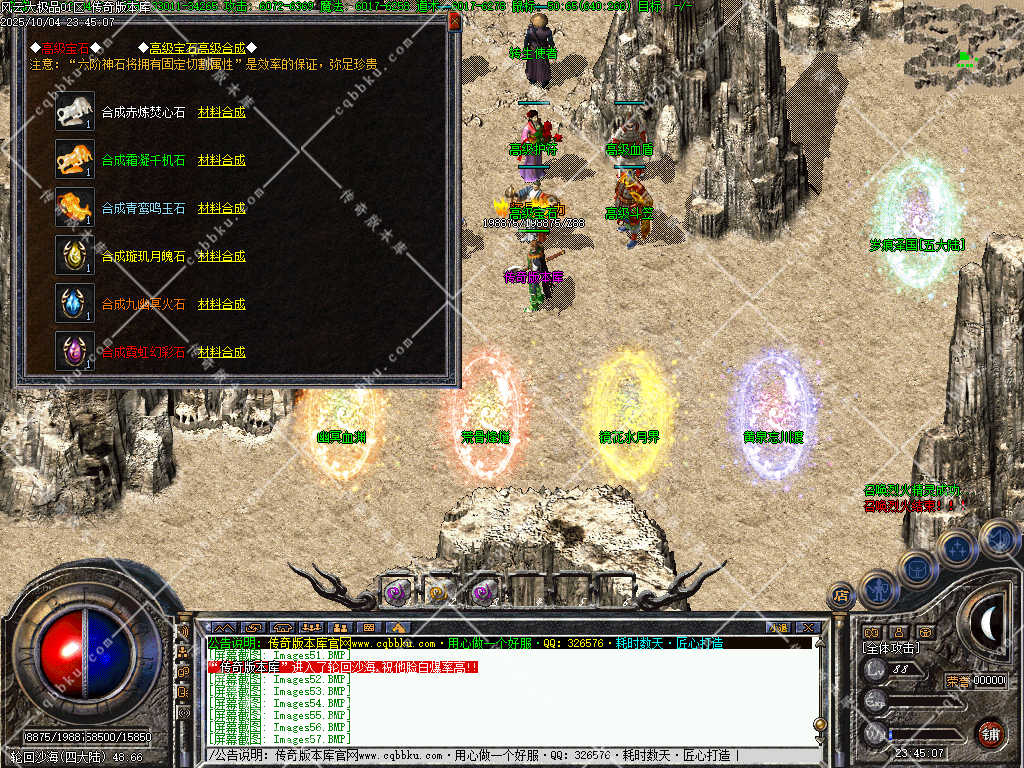
Task: Toggle the 全体攻击 attack mode
Action: click(x=893, y=648)
